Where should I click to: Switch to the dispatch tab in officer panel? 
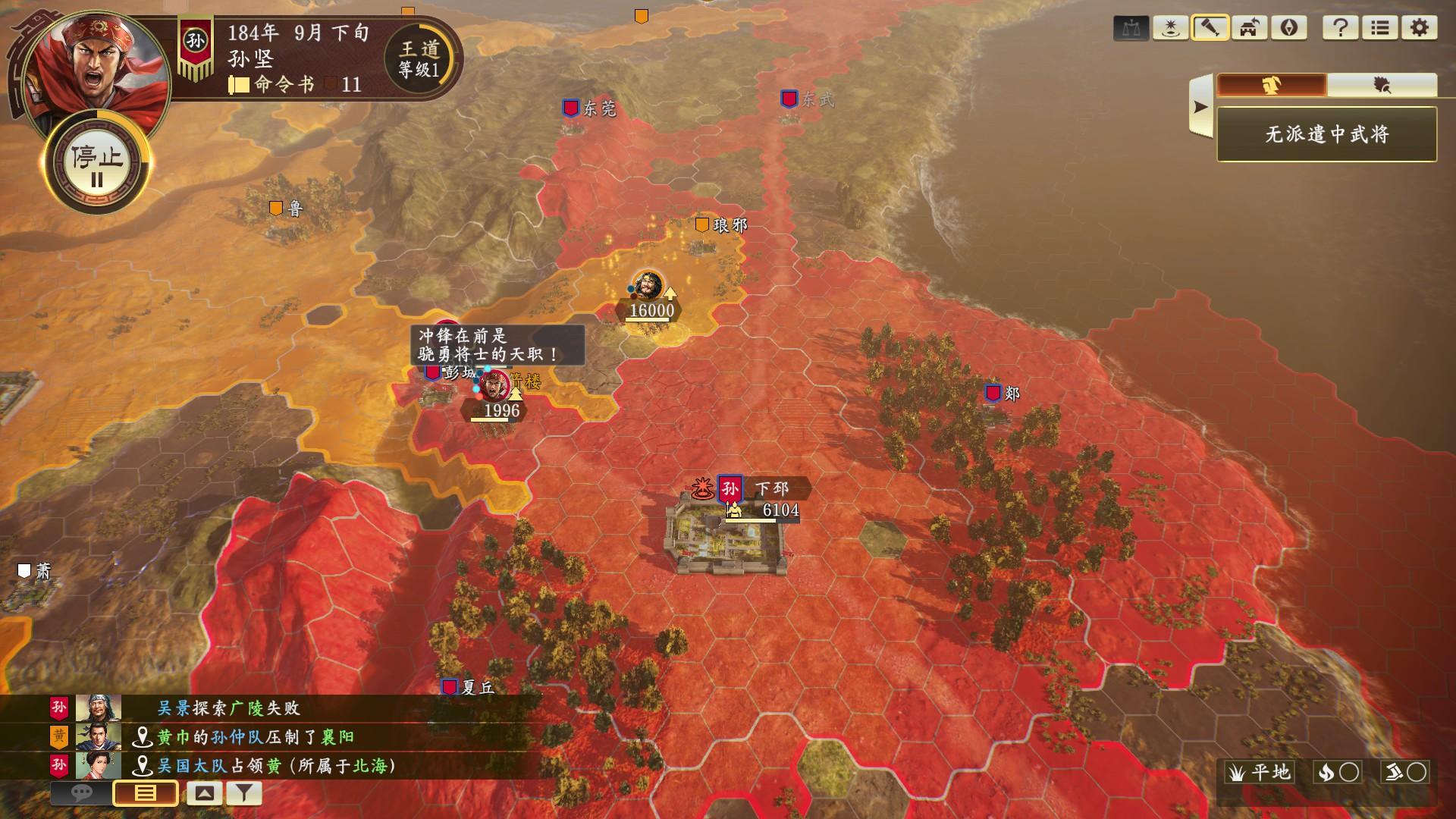pyautogui.click(x=1272, y=85)
